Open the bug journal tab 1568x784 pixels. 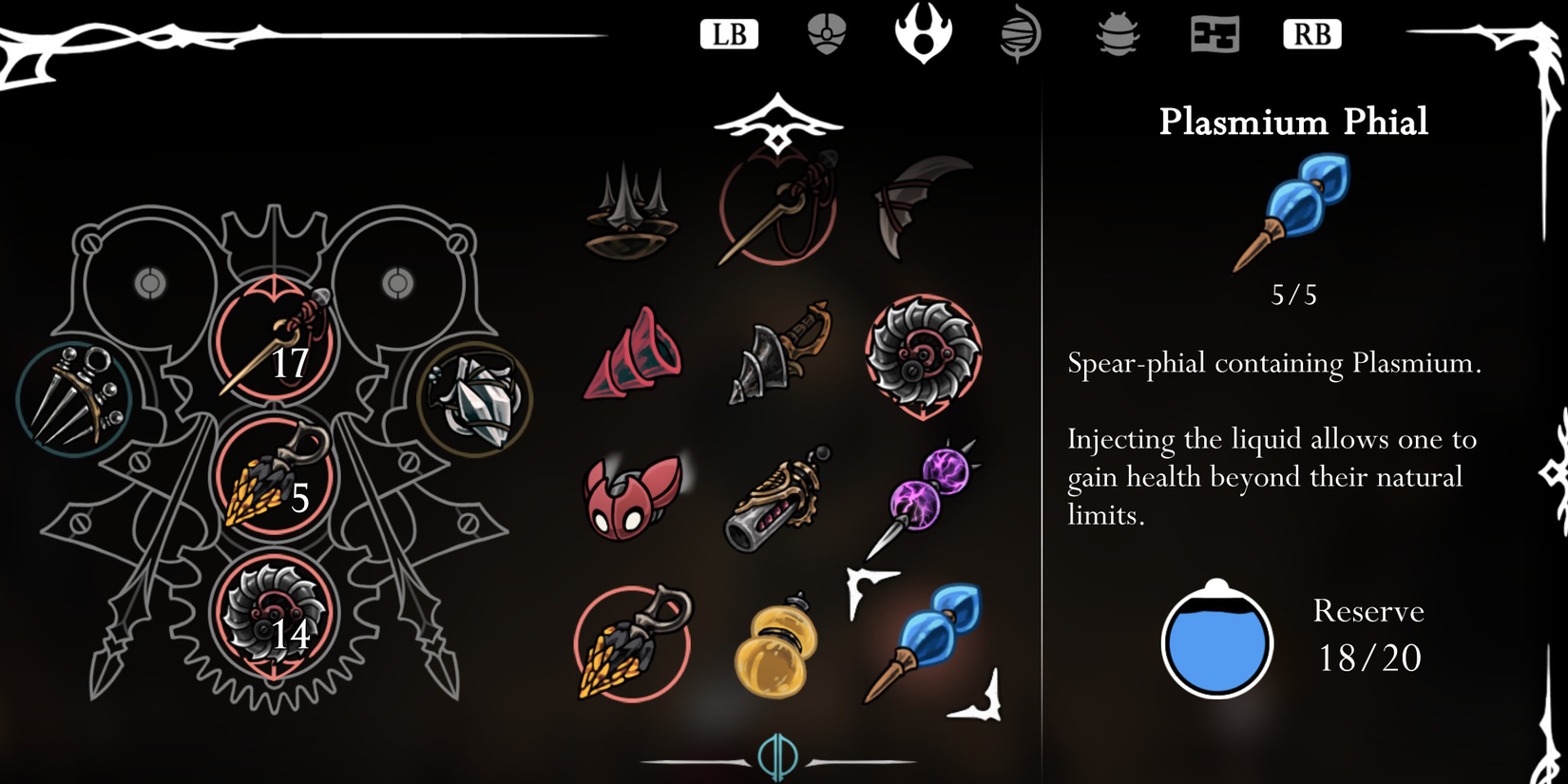(1118, 33)
